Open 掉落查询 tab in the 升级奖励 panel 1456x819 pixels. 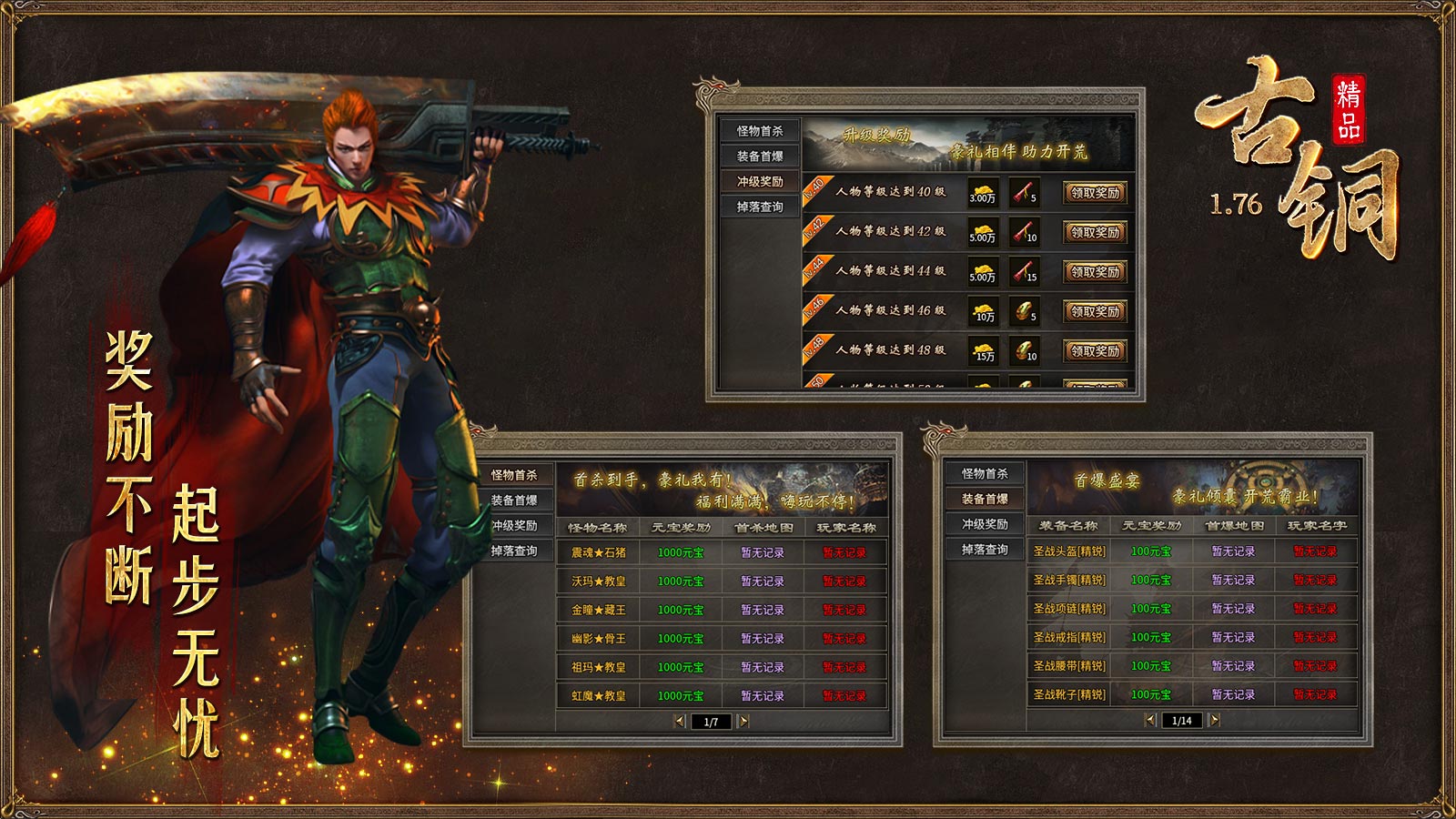point(760,207)
